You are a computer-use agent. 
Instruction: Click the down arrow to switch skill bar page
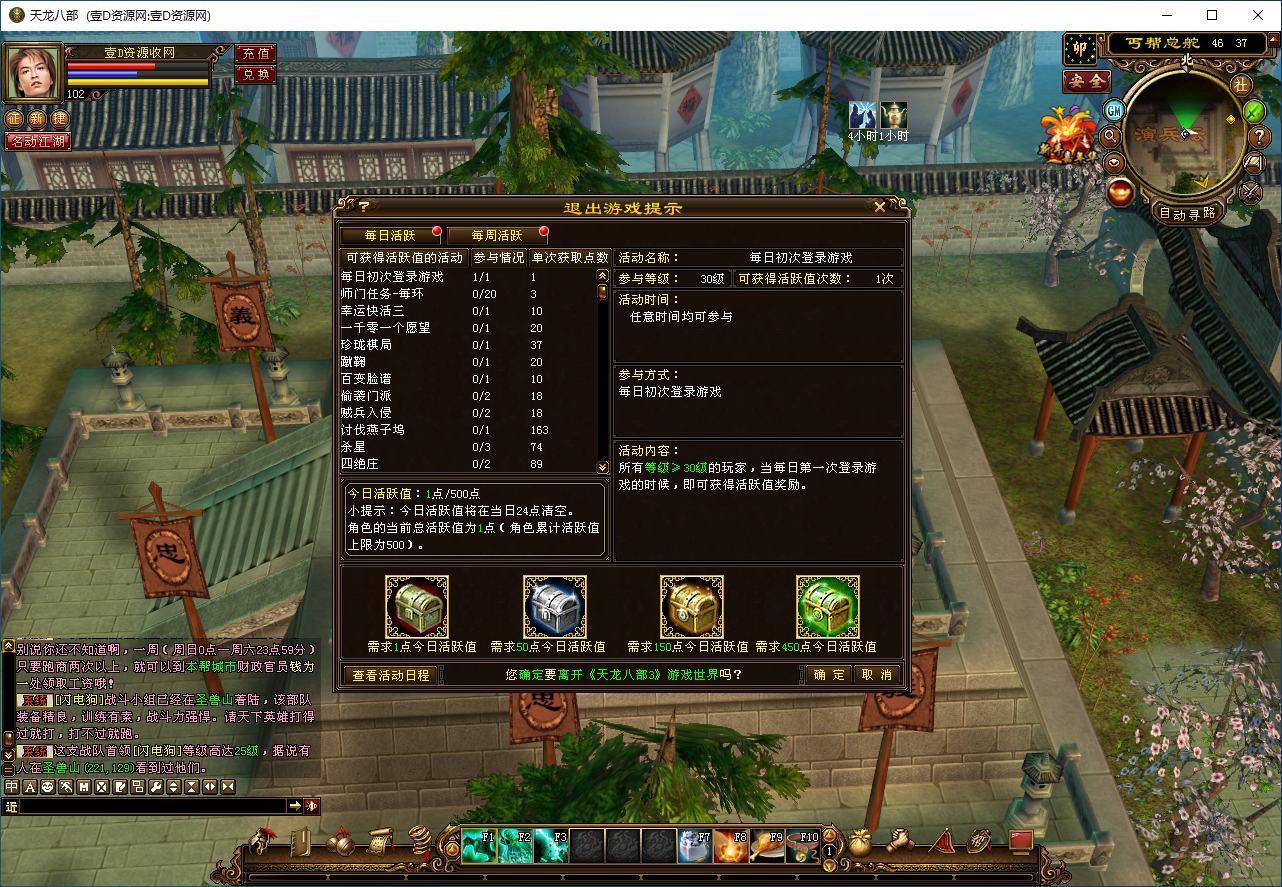coord(829,864)
